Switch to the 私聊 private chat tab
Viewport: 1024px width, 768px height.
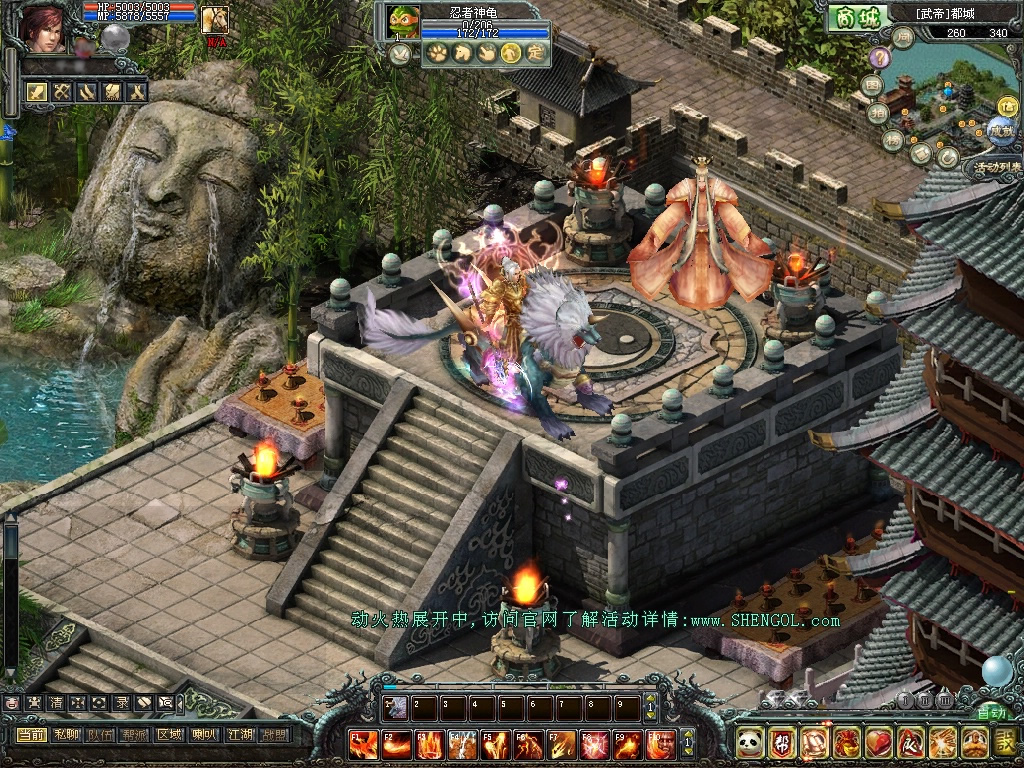[x=66, y=734]
